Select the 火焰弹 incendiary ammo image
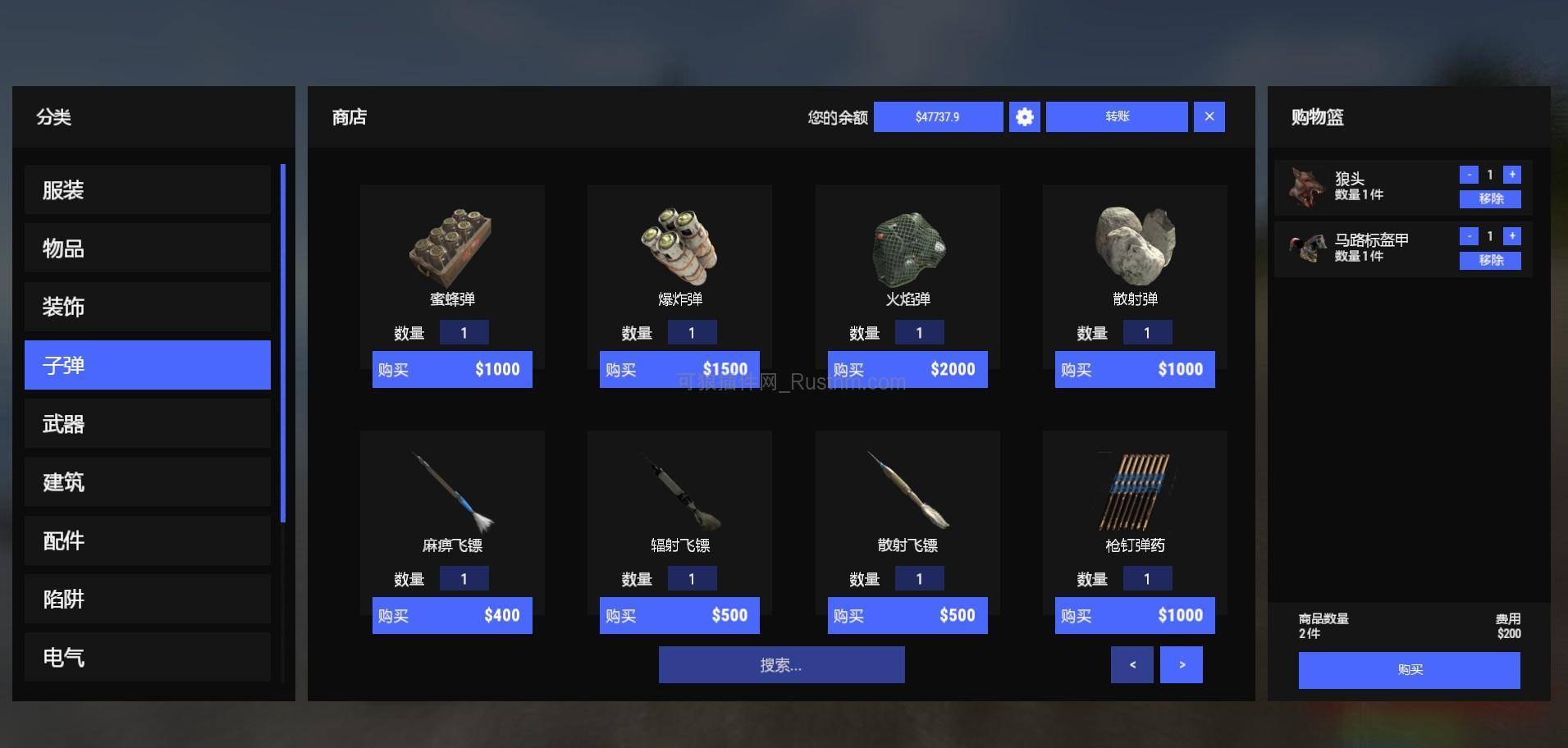This screenshot has height=748, width=1568. click(x=907, y=242)
